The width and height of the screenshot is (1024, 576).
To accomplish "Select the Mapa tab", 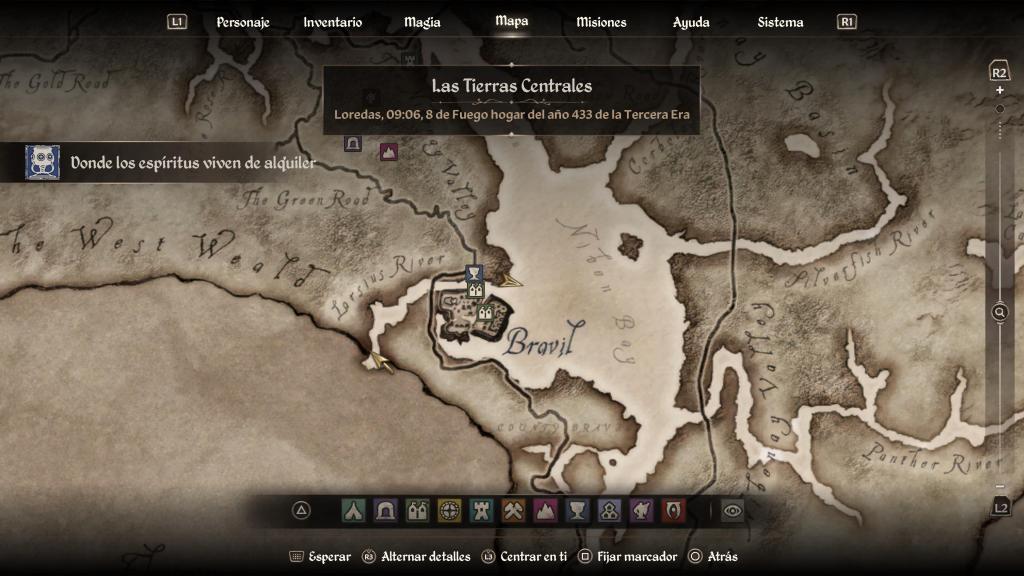I will (x=512, y=21).
